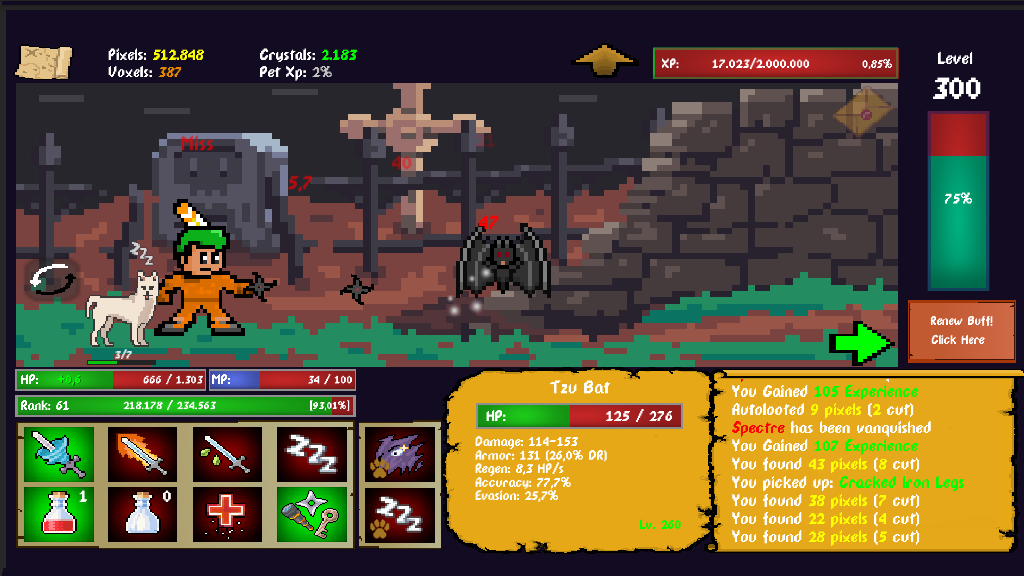
Task: Click the gold up-arrow button
Action: pos(605,61)
